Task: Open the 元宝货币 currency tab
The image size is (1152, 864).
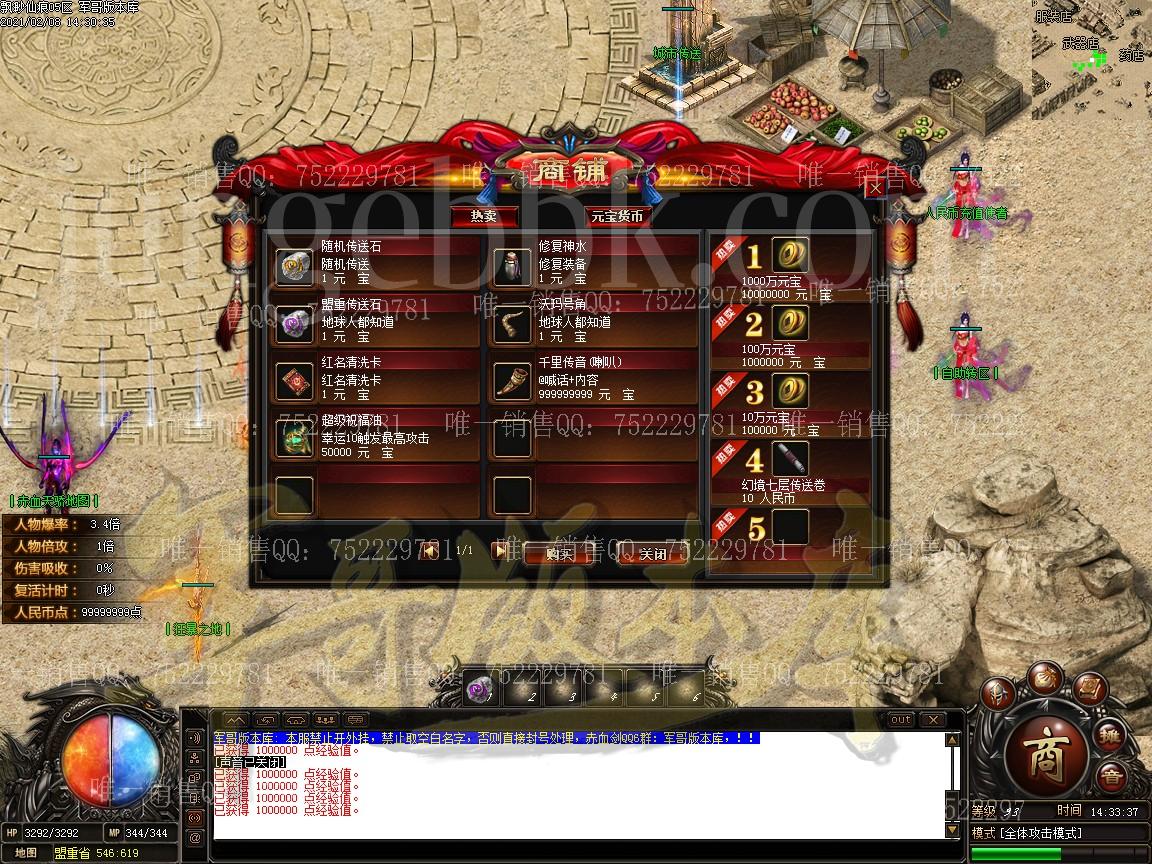Action: 616,215
